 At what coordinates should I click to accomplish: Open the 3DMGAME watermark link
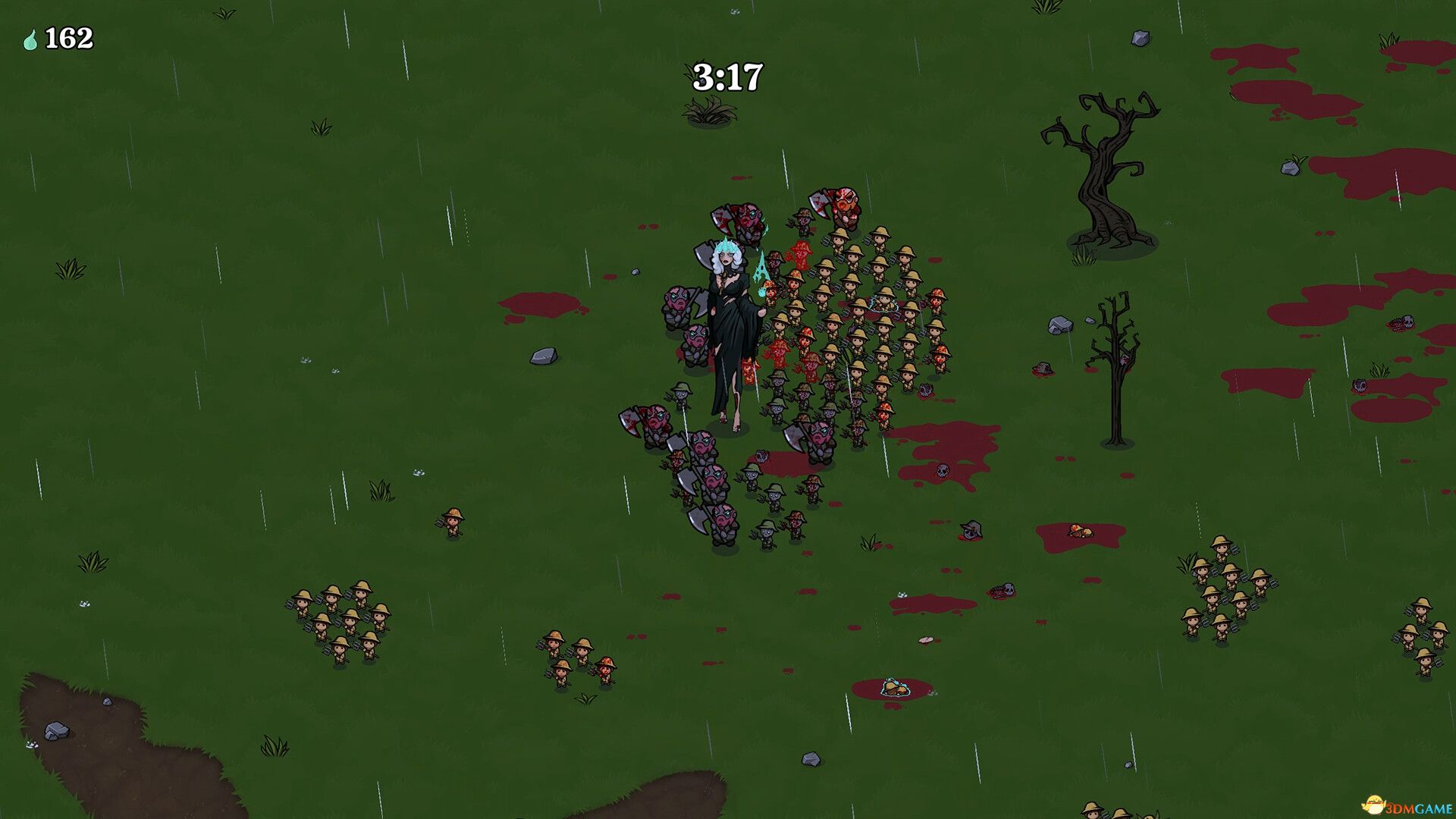(x=1409, y=805)
